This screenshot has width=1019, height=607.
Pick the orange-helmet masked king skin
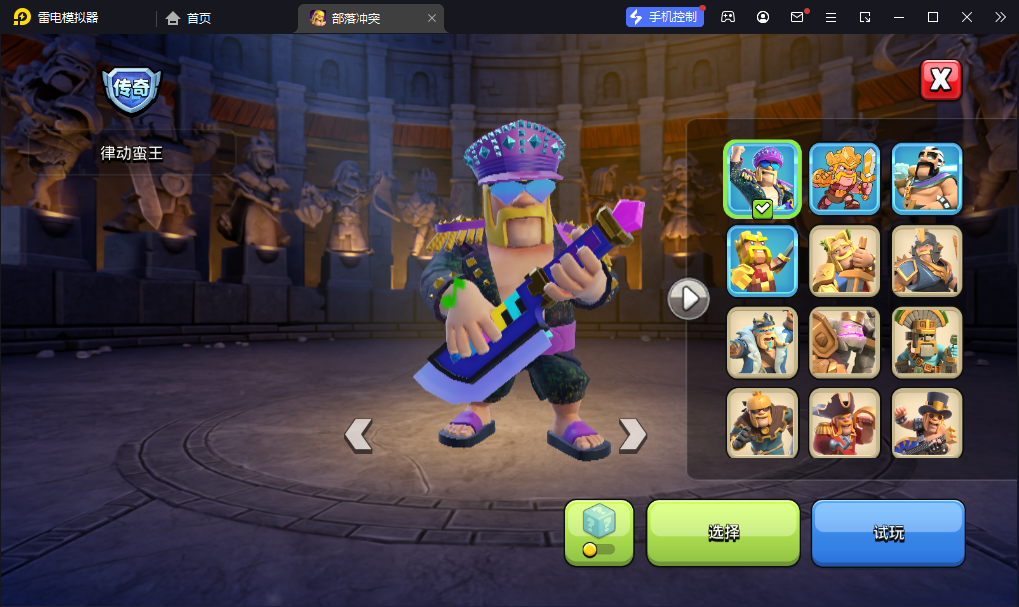(762, 423)
